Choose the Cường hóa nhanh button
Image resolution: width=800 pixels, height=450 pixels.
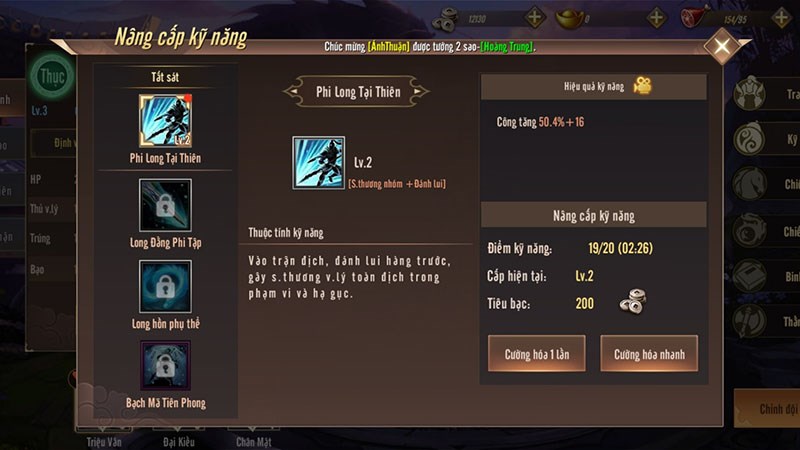(x=649, y=354)
